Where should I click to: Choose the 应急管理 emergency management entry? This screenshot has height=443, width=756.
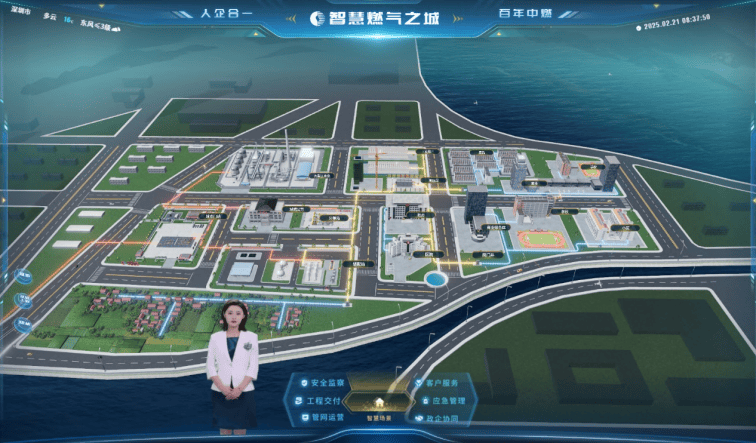[x=444, y=400]
